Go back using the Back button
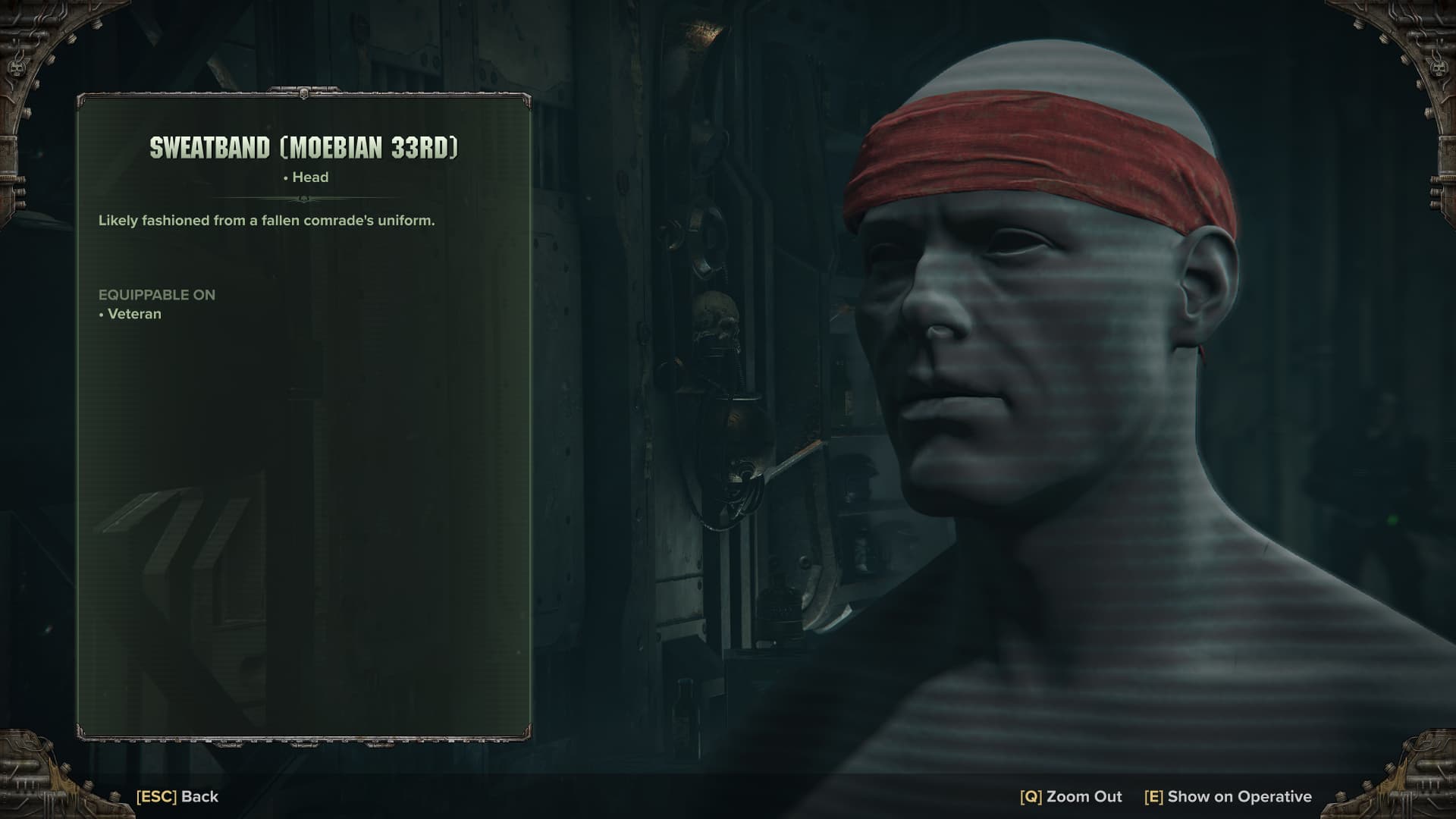This screenshot has width=1456, height=819. pyautogui.click(x=177, y=796)
